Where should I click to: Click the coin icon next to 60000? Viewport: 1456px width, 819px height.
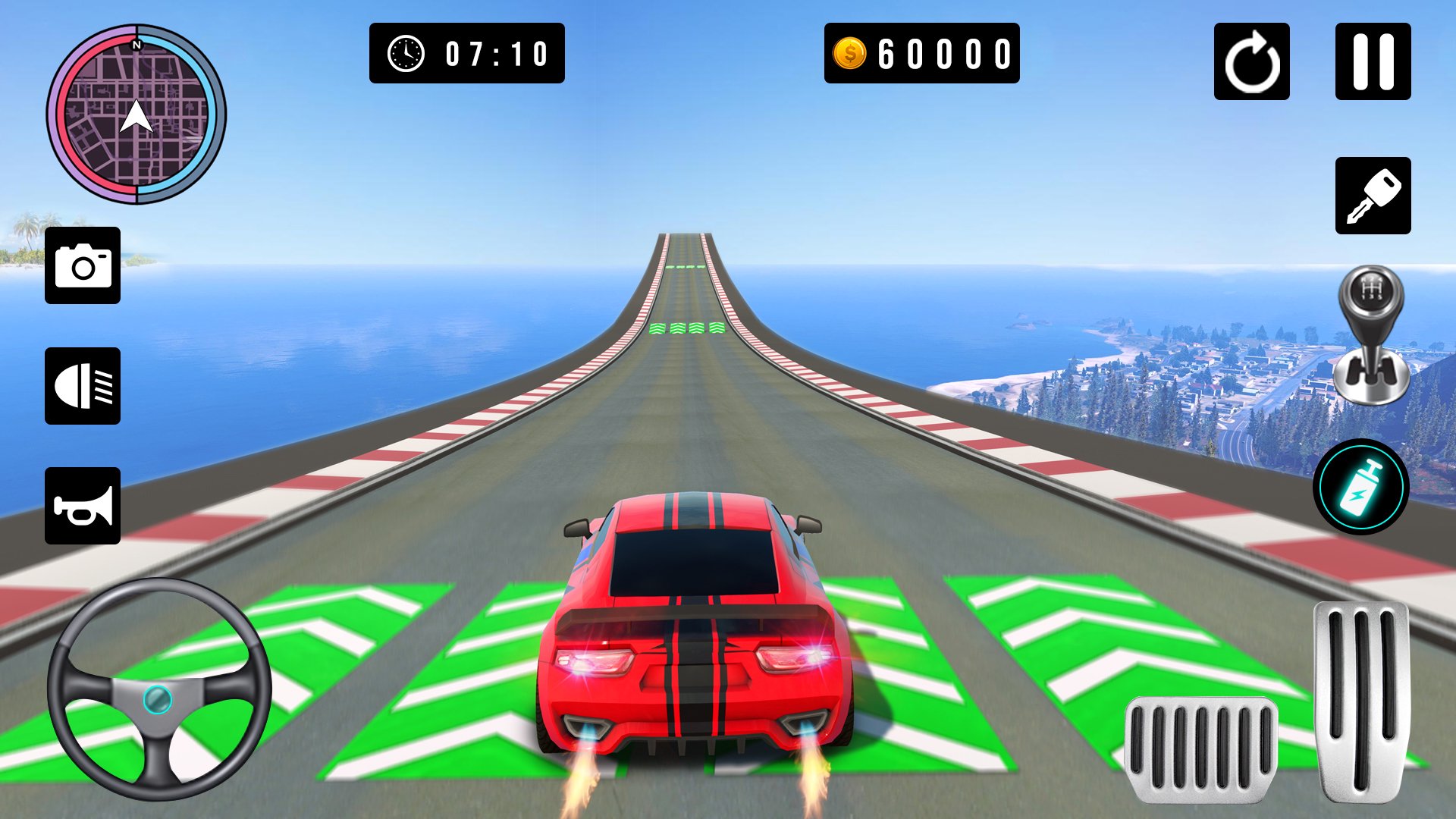coord(851,52)
